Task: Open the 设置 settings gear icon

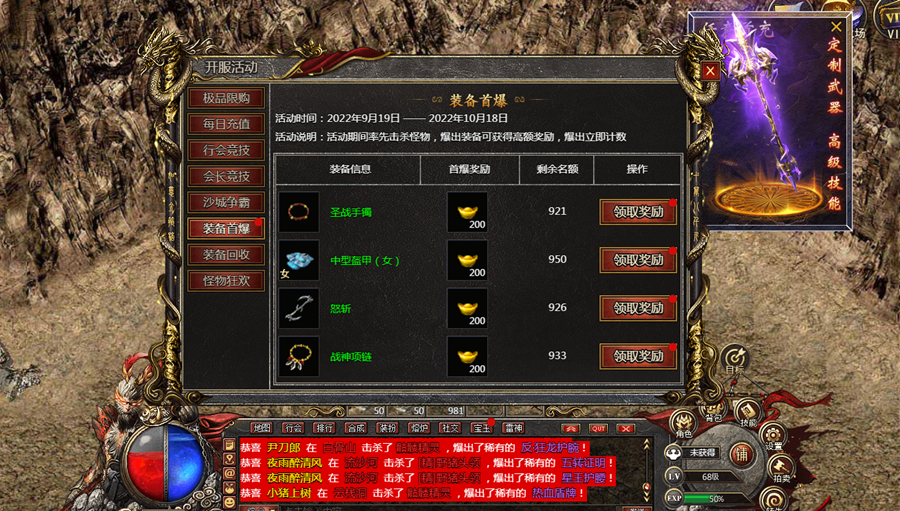Action: pyautogui.click(x=774, y=436)
